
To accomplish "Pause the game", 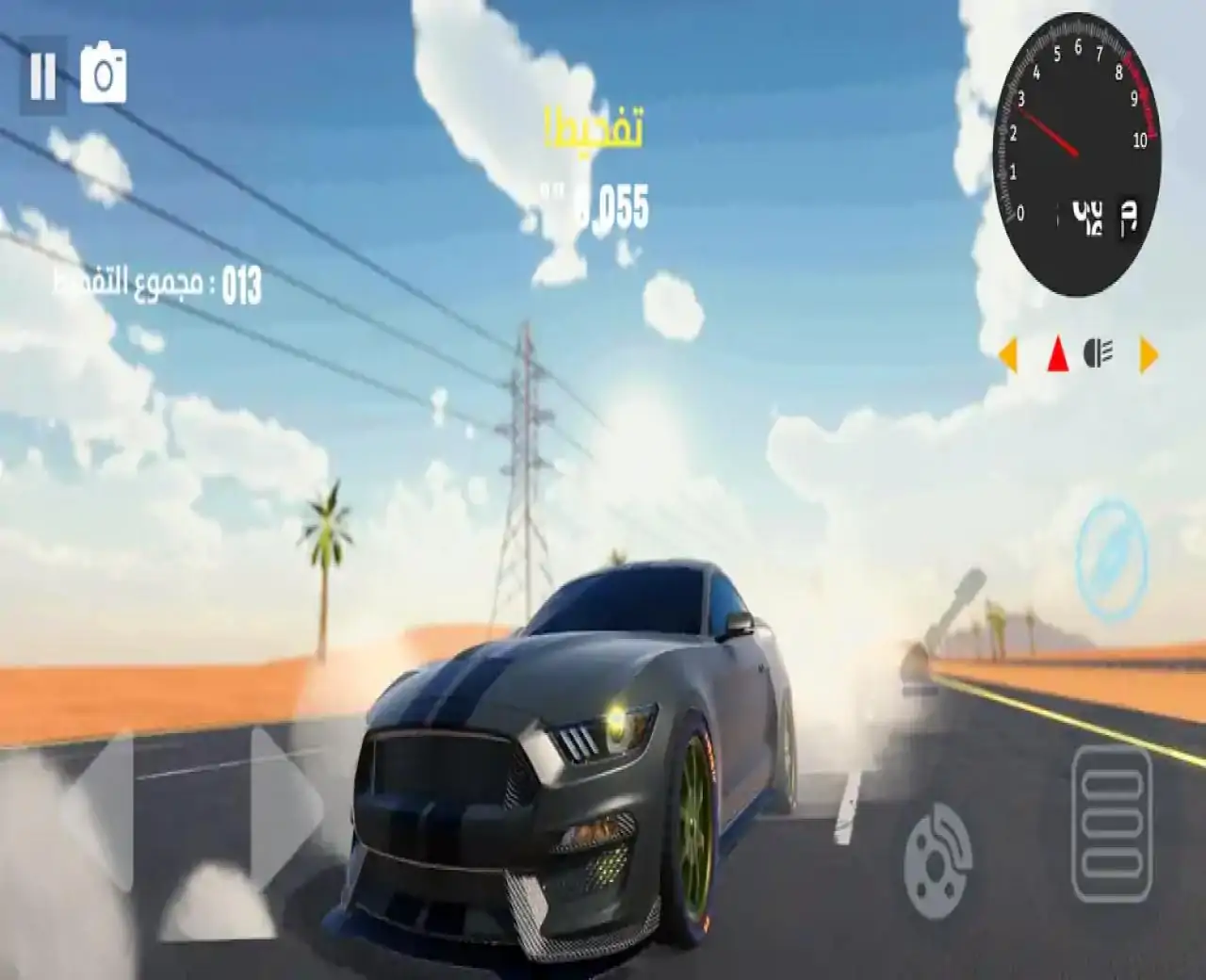I will pyautogui.click(x=42, y=75).
